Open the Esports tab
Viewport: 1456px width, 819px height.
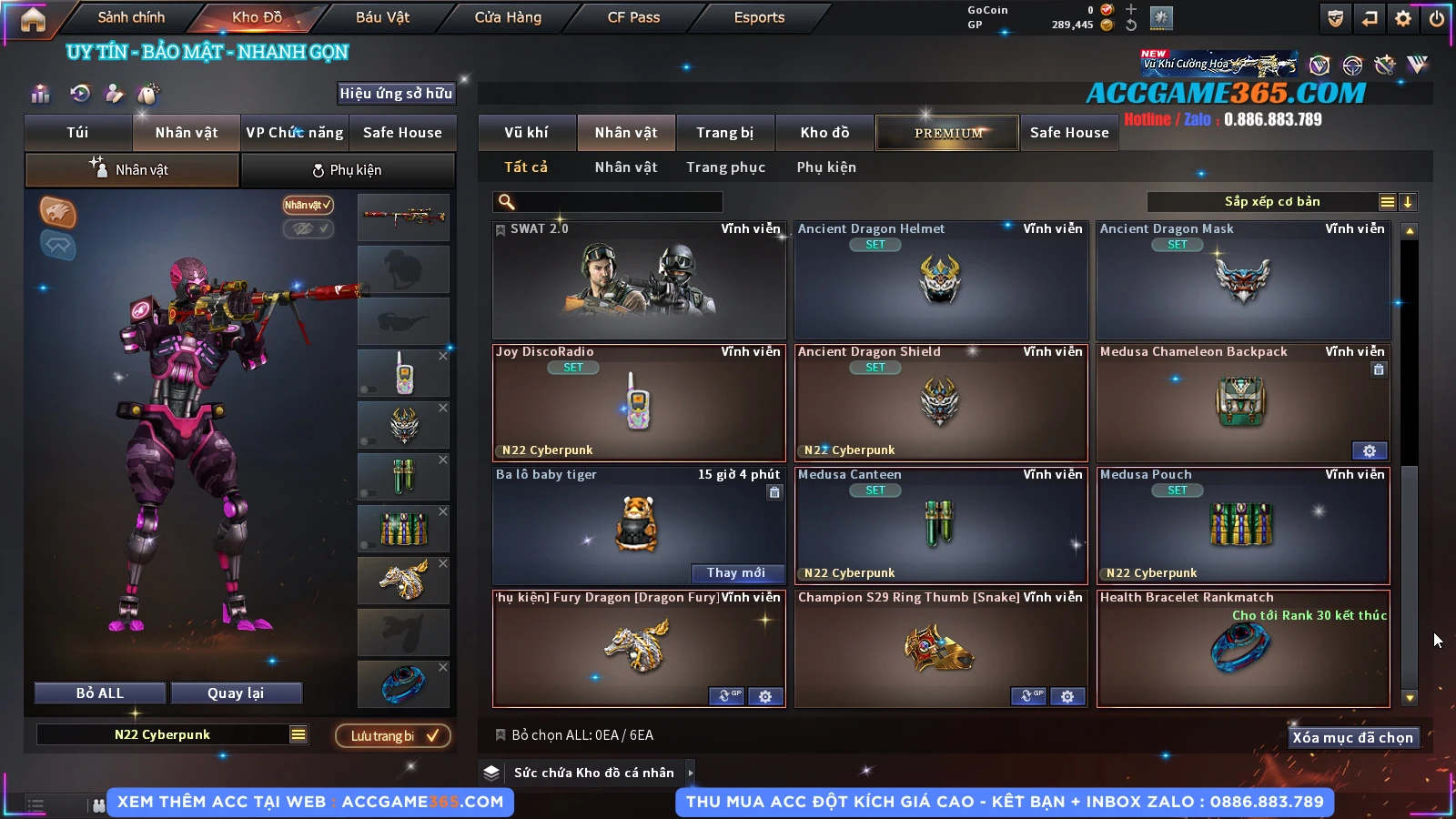point(759,17)
